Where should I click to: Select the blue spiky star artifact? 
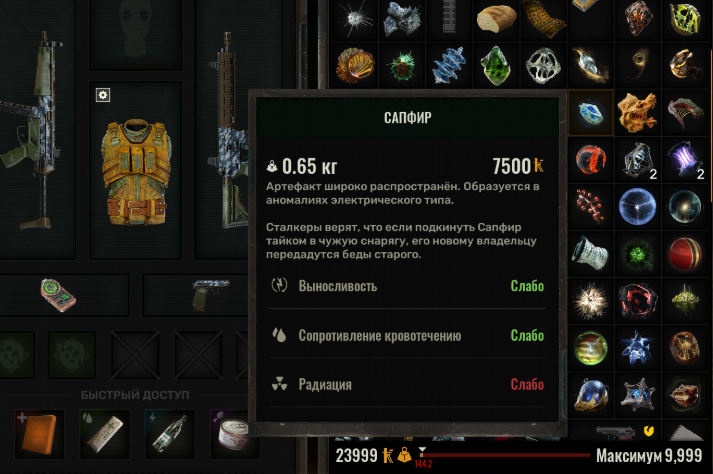coord(637,343)
